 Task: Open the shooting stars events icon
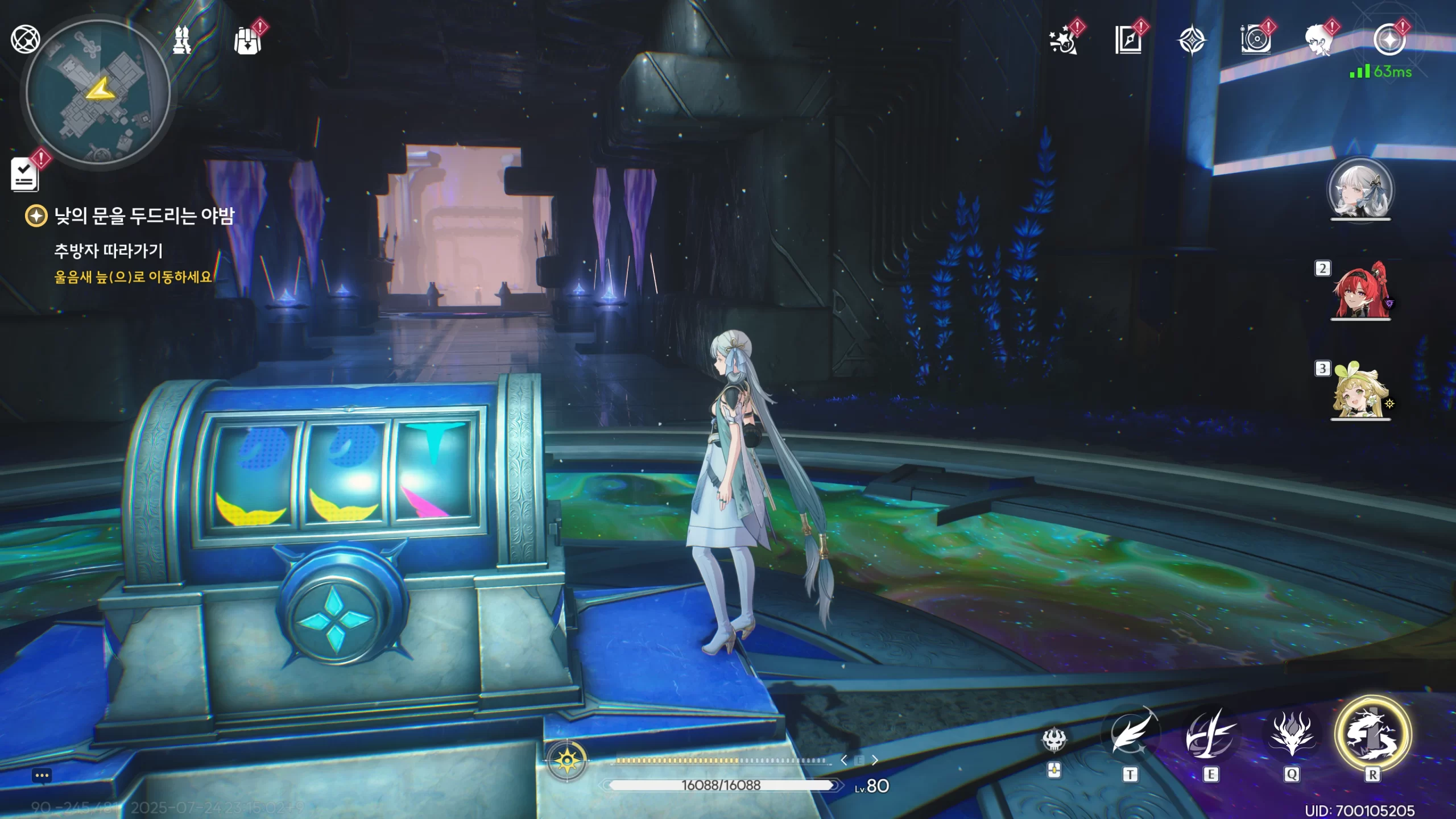click(x=1064, y=41)
